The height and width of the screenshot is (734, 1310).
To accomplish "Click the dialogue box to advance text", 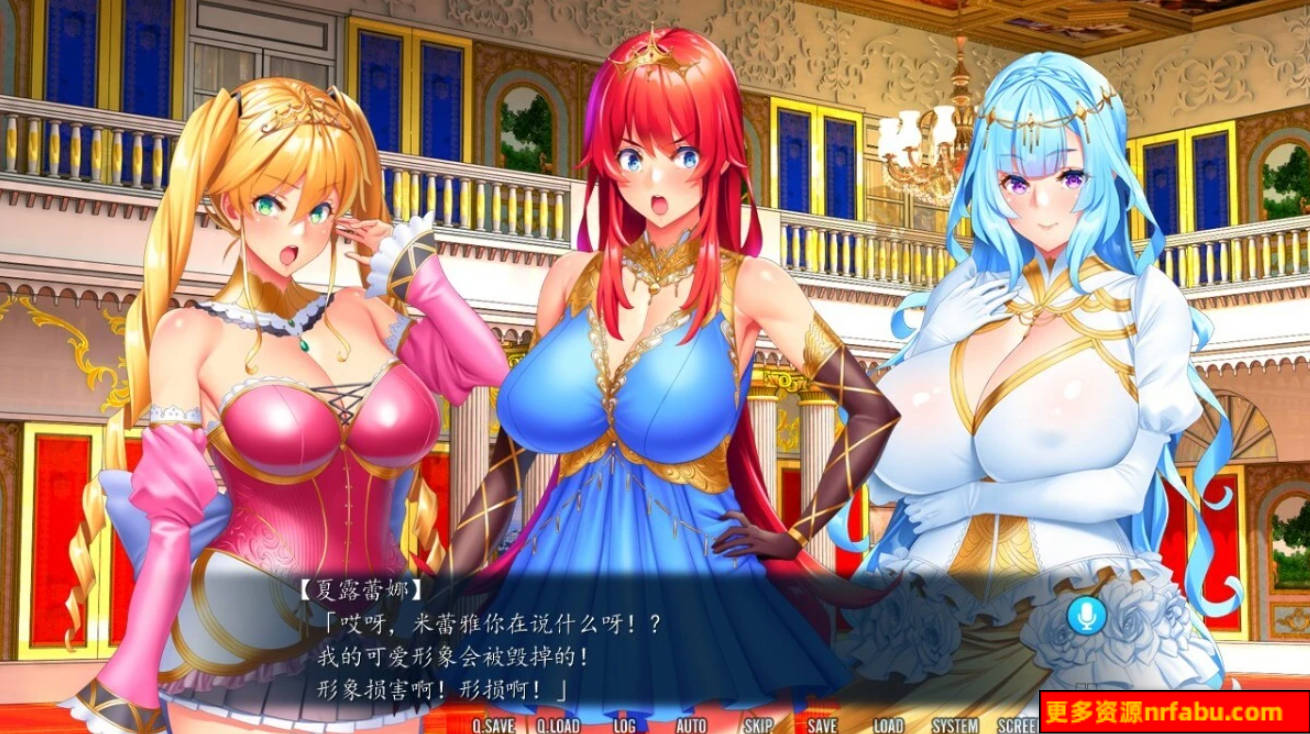I will [650, 650].
